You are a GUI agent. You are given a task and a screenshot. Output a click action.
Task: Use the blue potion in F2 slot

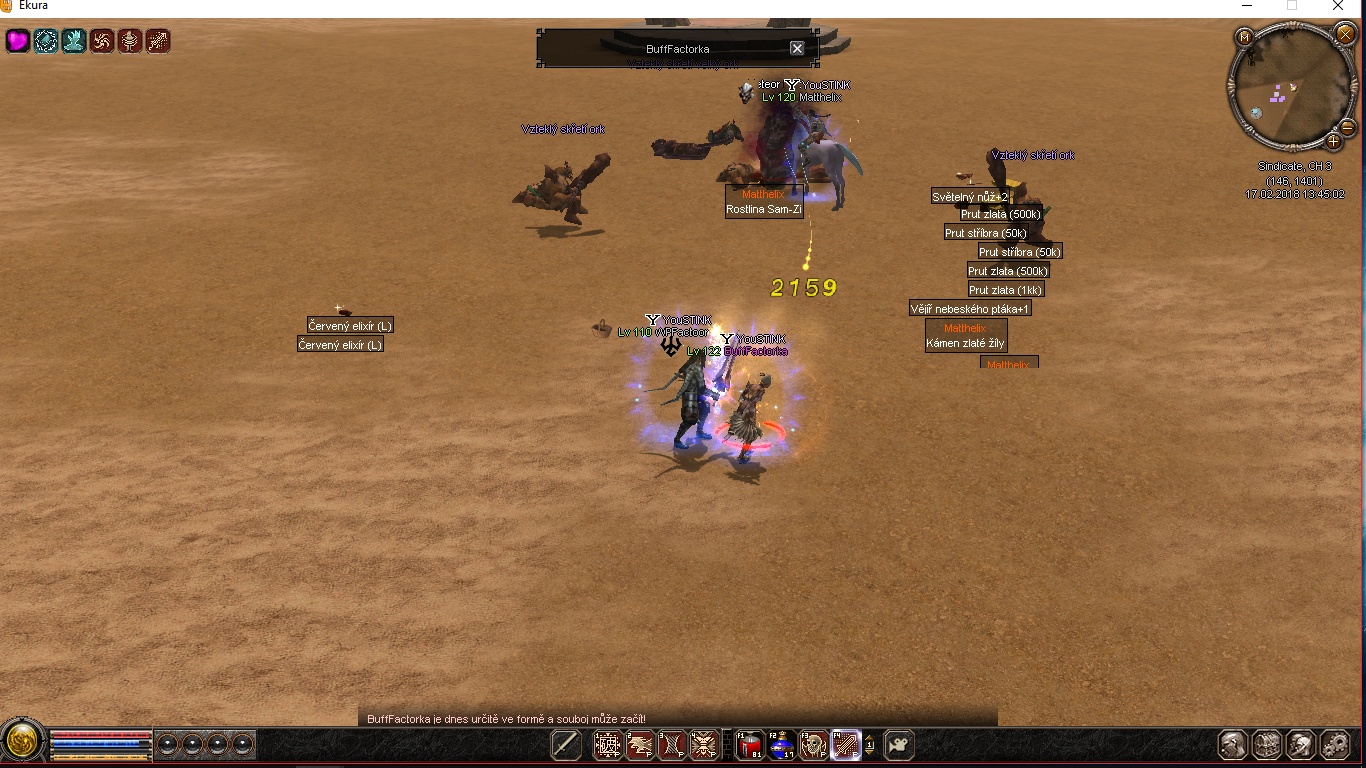pyautogui.click(x=782, y=745)
